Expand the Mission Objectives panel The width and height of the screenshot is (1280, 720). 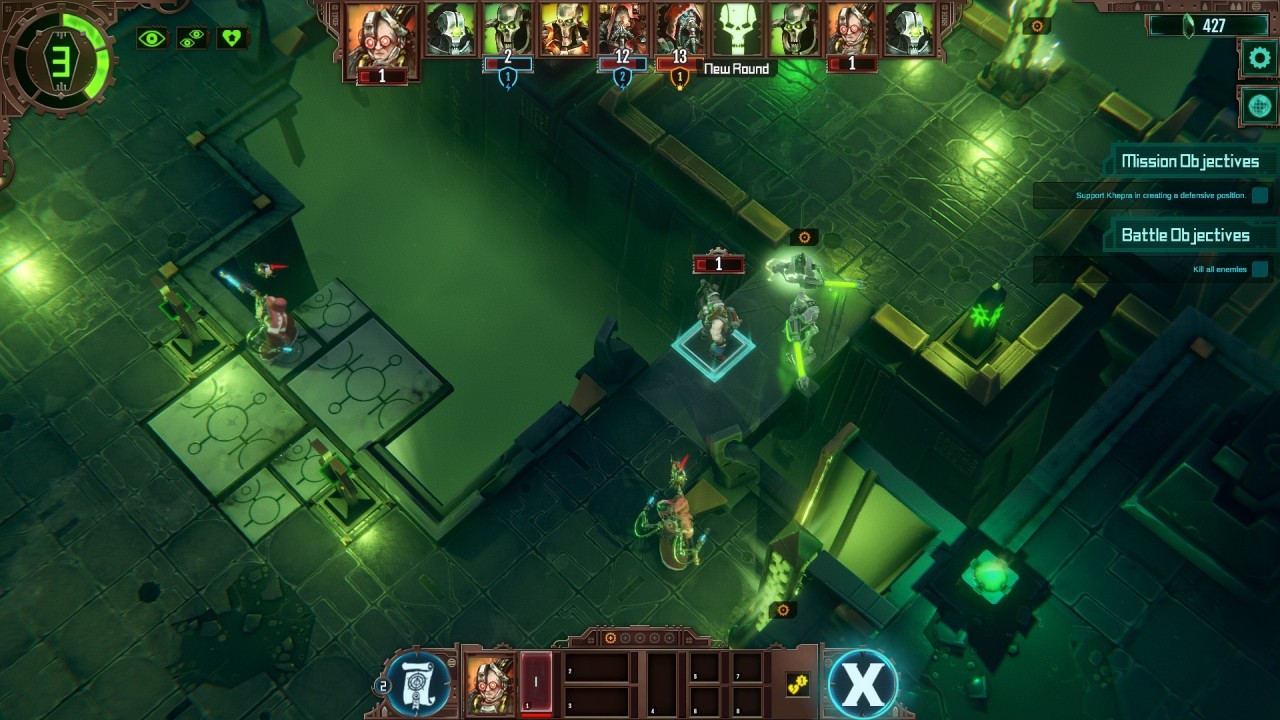[x=1189, y=161]
